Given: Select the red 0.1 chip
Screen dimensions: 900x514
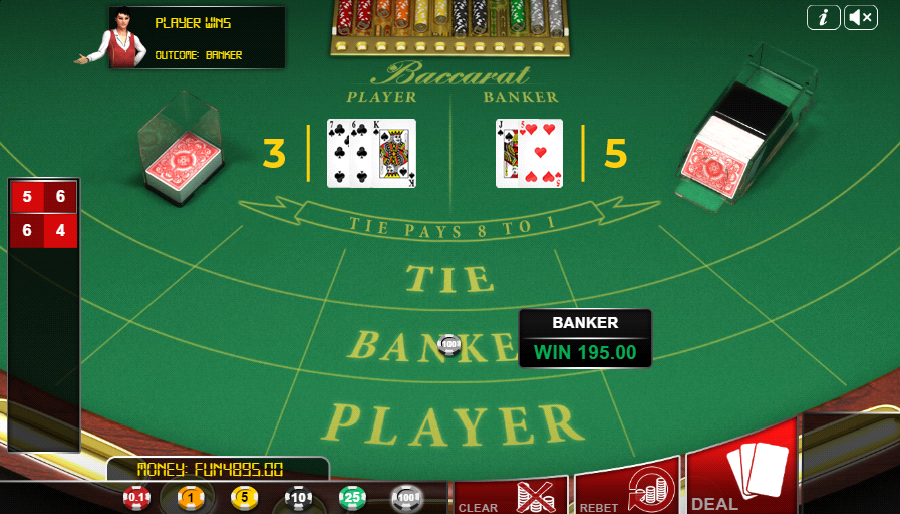Looking at the screenshot, I should coord(137,497).
